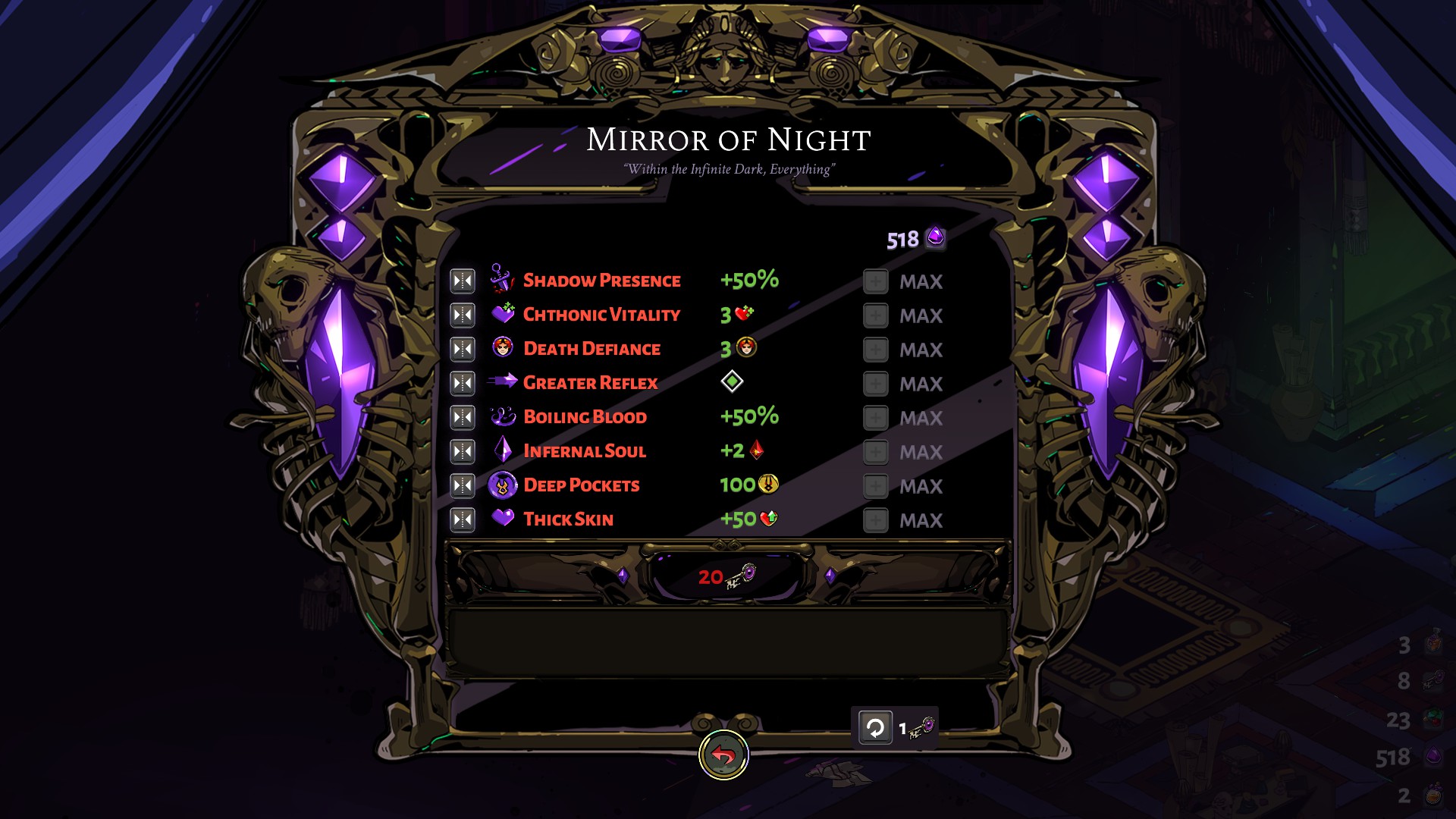Screen dimensions: 1456x819
Task: Select the Shadow Presence talent
Action: pos(601,281)
